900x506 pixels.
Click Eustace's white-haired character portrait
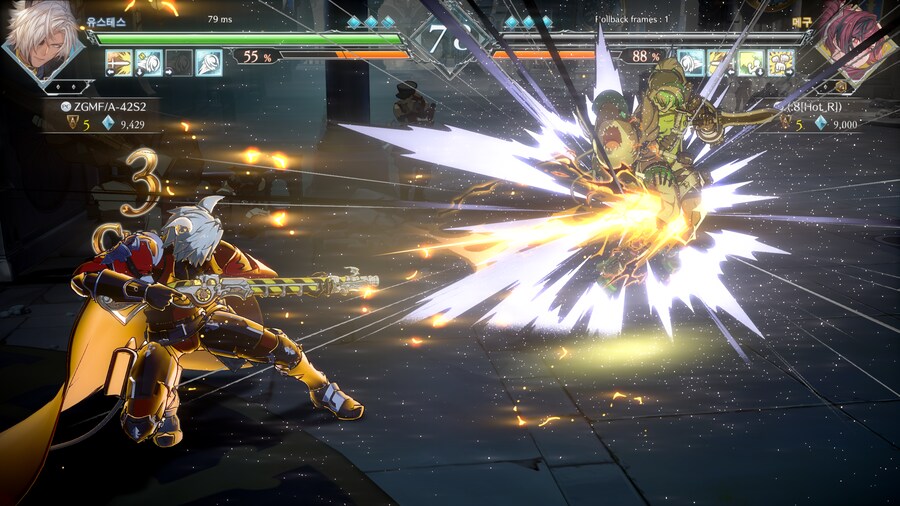(42, 38)
